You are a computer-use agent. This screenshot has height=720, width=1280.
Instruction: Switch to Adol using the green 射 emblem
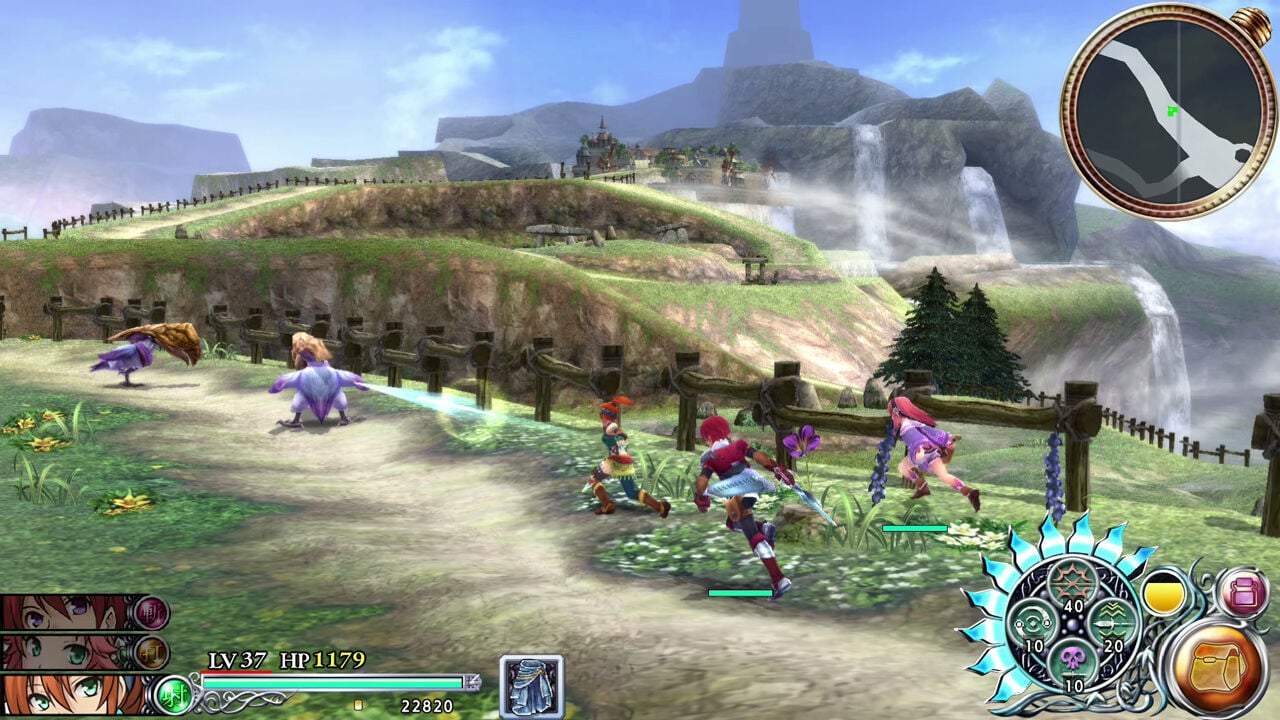174,693
